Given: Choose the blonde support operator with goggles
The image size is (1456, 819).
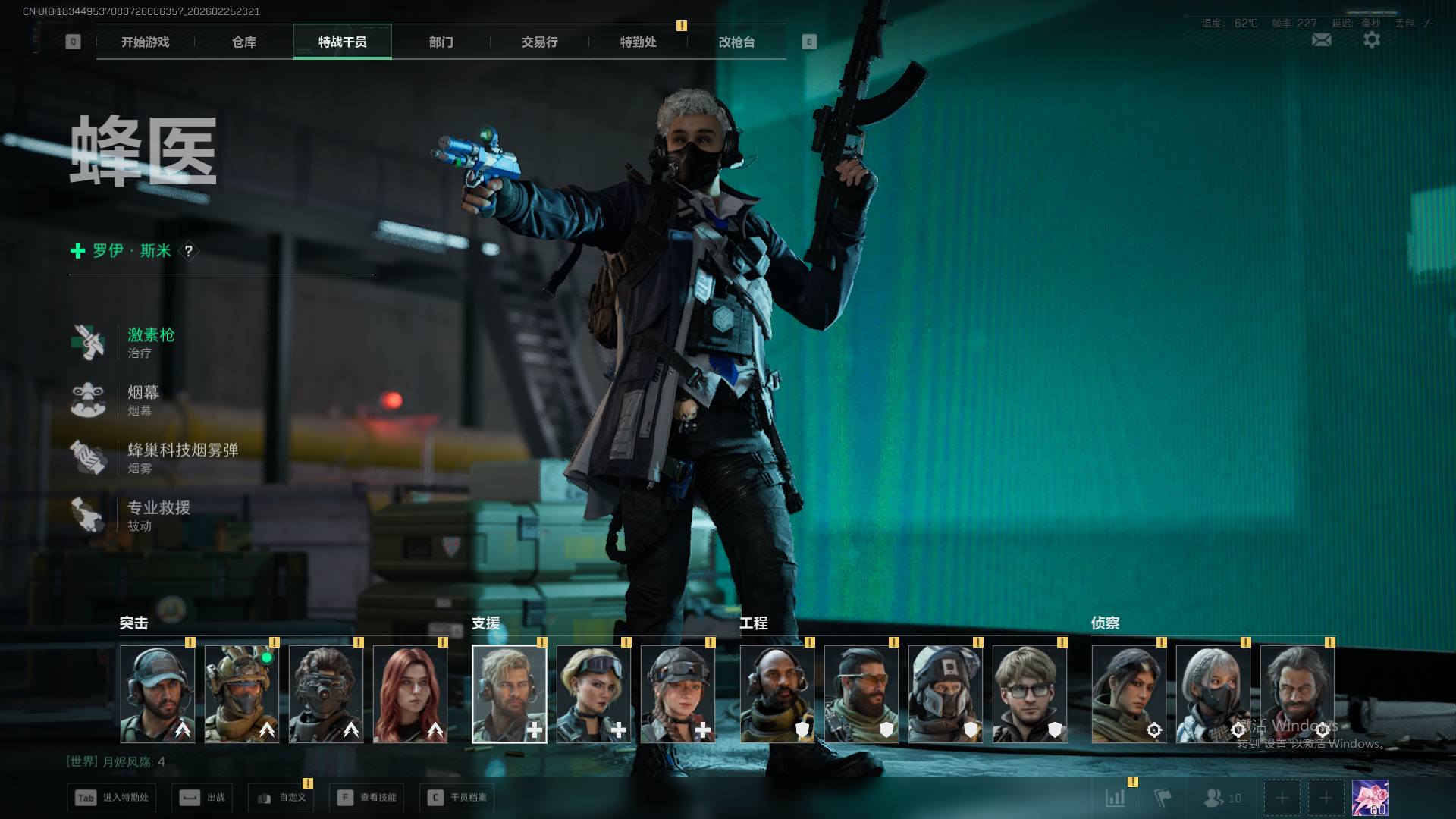Looking at the screenshot, I should pos(594,694).
